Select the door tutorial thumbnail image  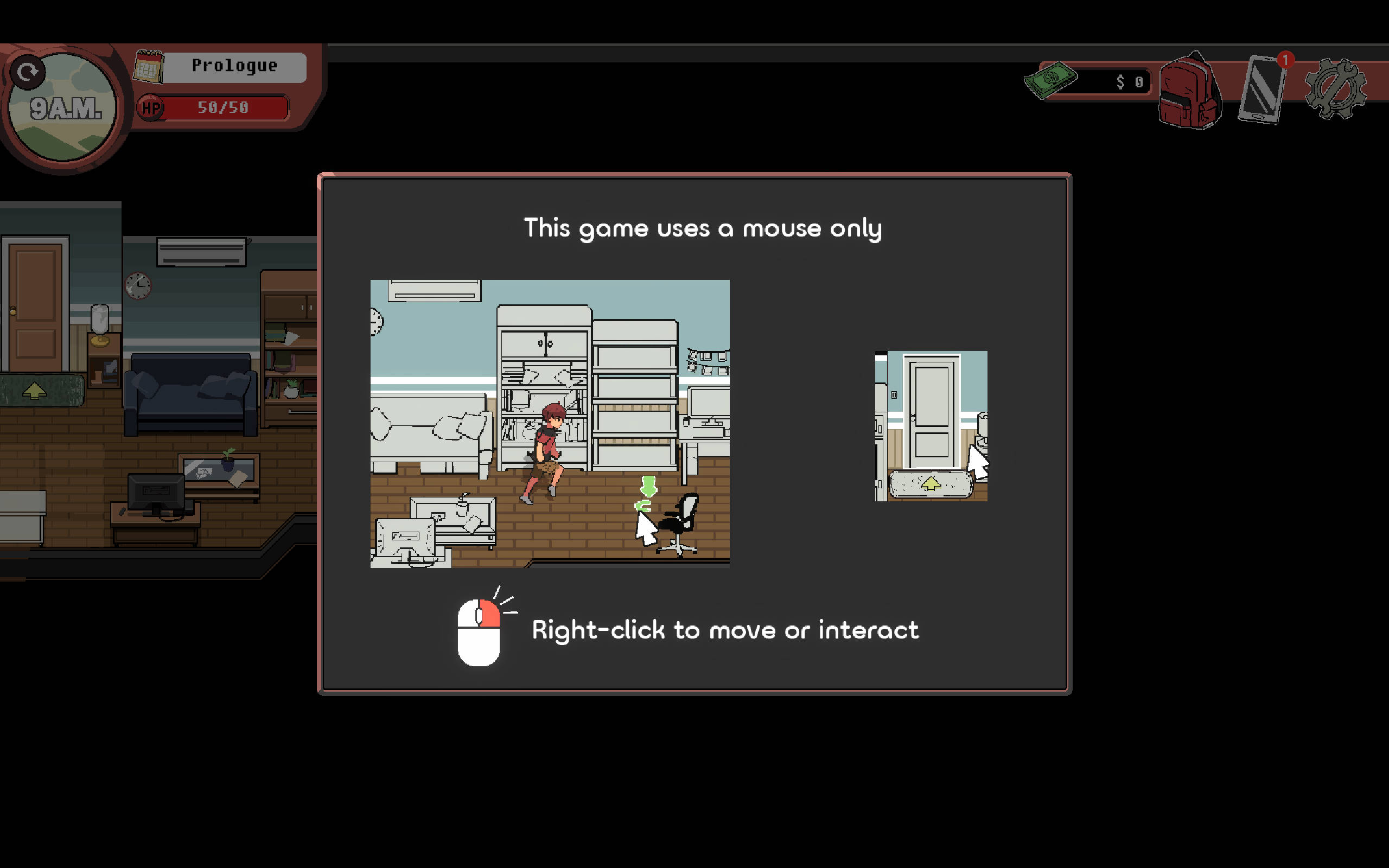pos(931,425)
